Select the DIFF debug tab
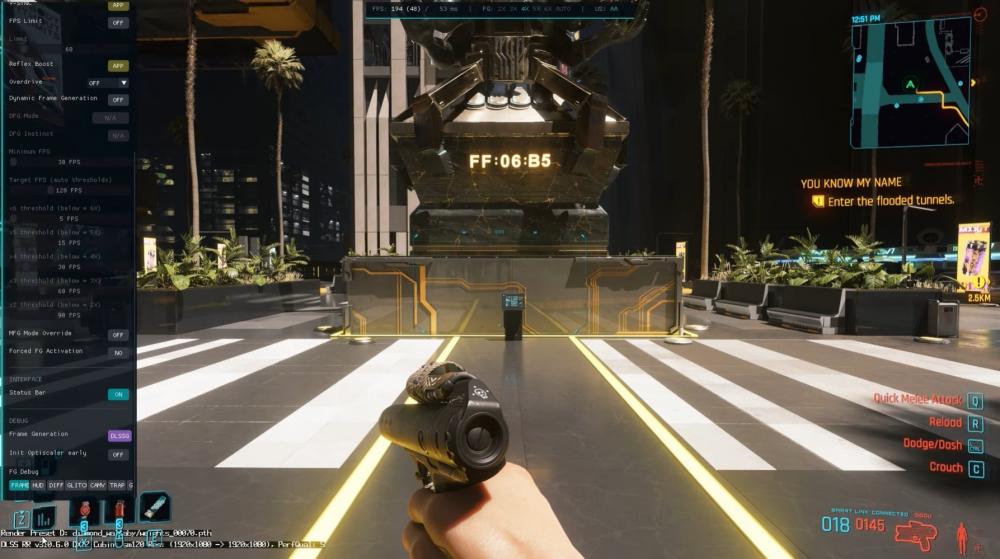The image size is (1000, 559). 56,485
